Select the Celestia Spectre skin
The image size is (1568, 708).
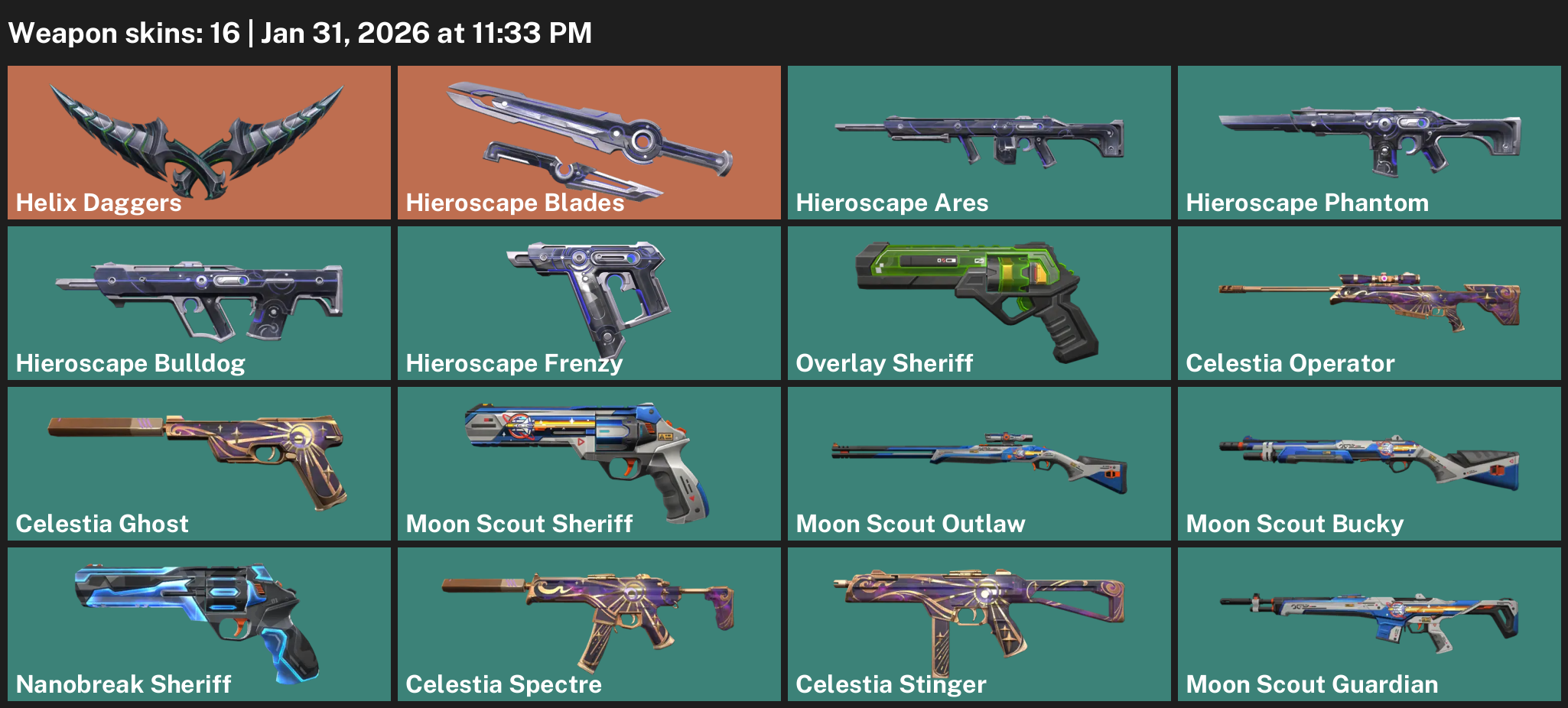[589, 624]
